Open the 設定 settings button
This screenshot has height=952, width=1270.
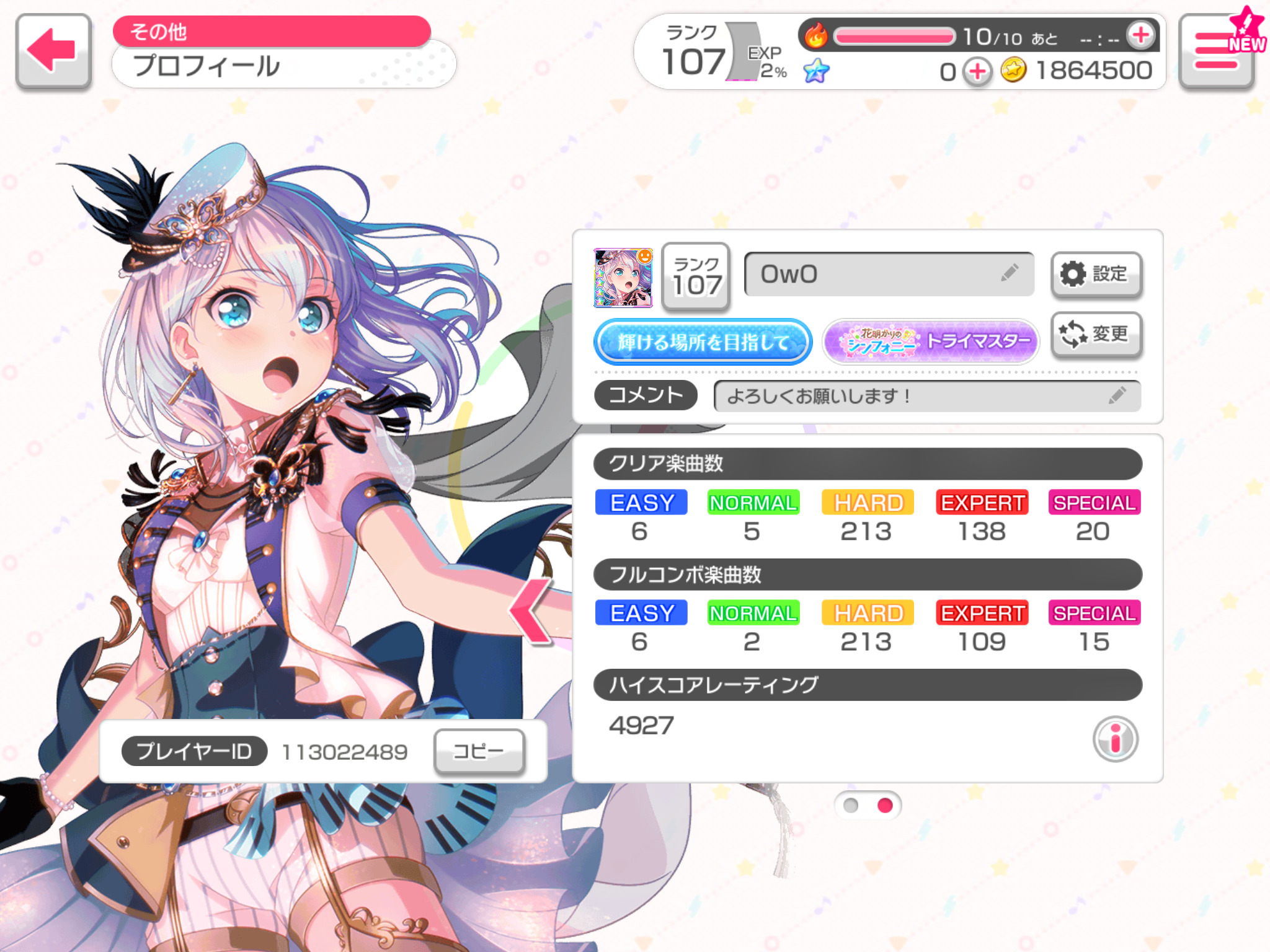(1096, 274)
